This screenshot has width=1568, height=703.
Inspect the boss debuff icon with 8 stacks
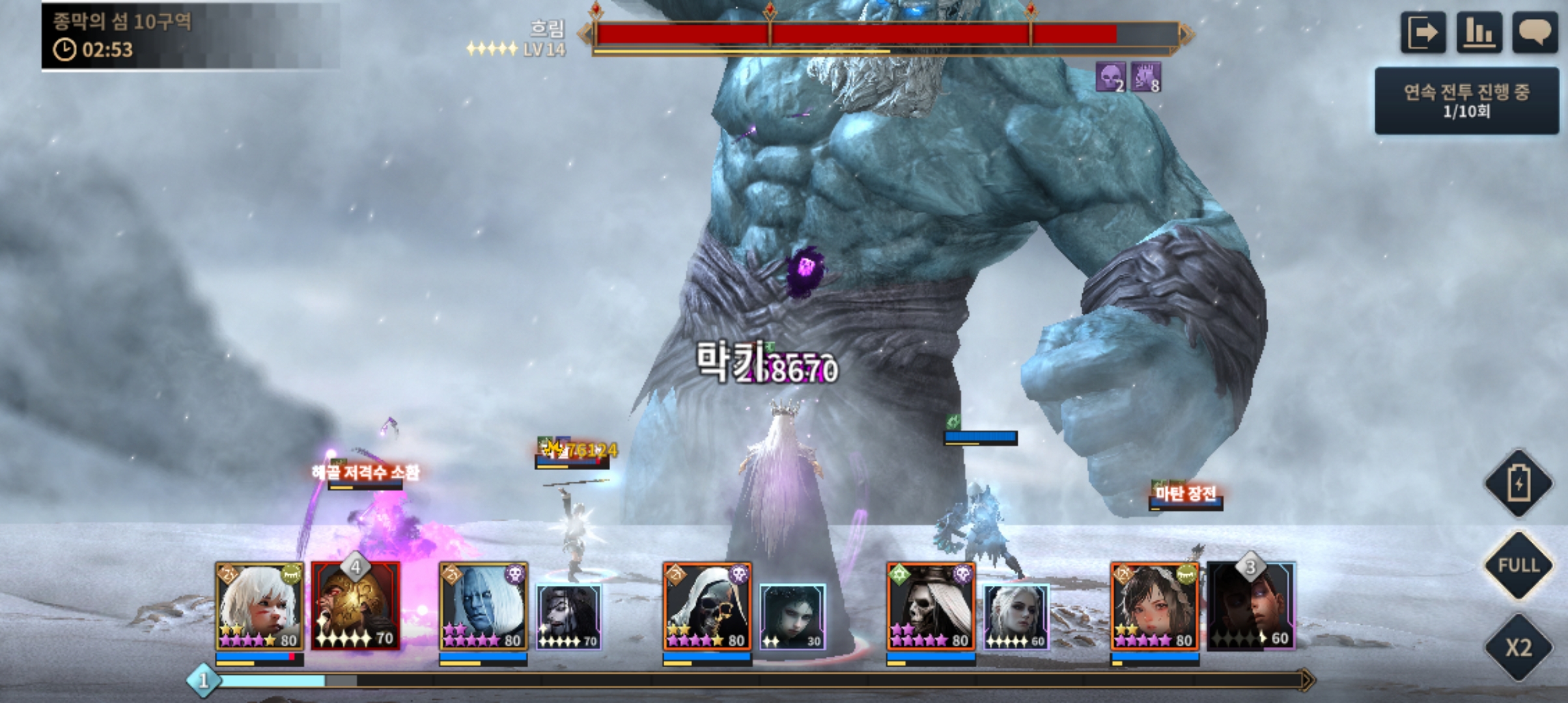coord(1145,77)
